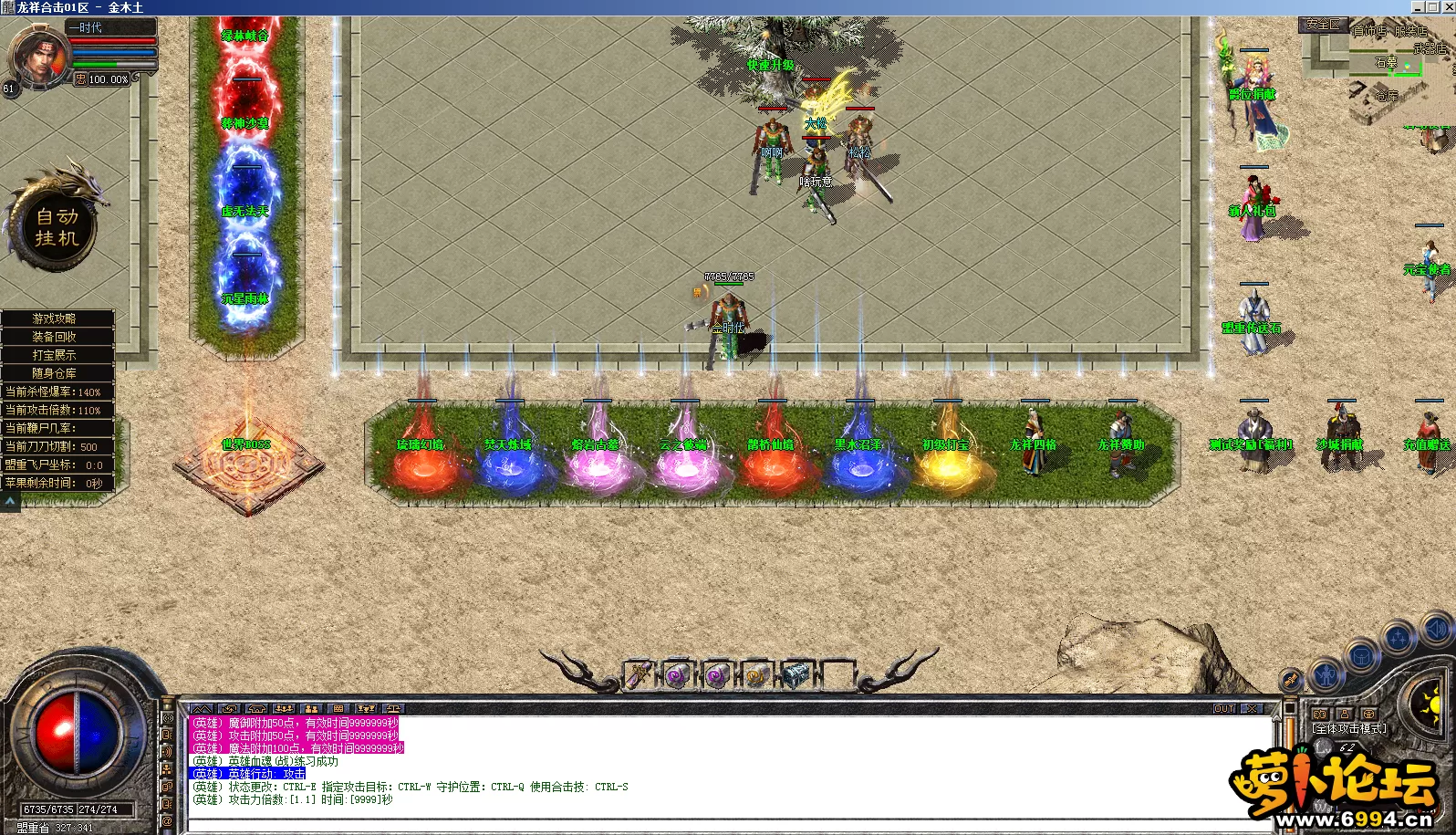Select the 装备回收 equipment recycle entry
Screen dimensions: 1456x835
click(x=55, y=337)
